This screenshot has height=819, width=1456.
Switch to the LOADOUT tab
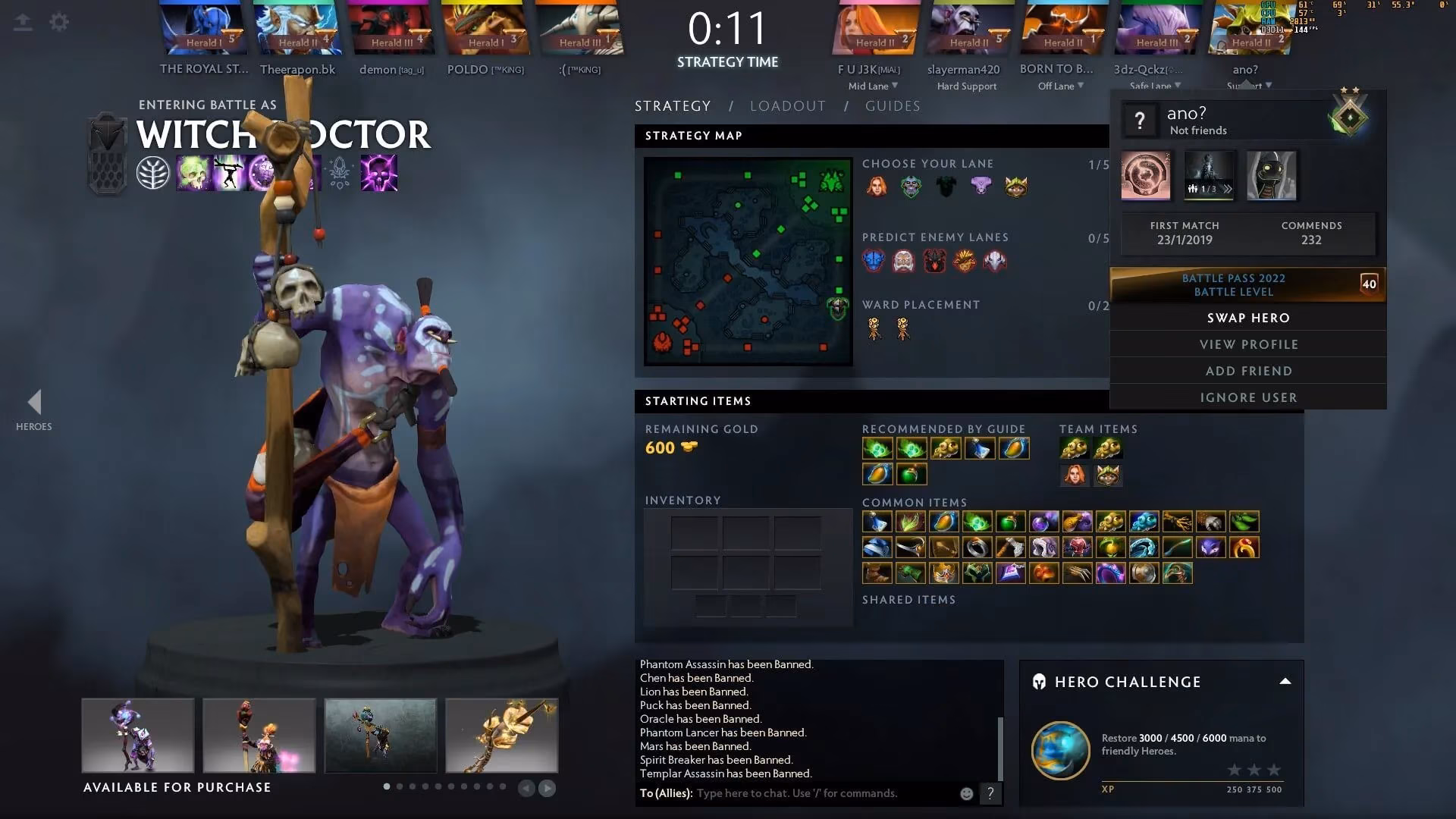coord(788,106)
